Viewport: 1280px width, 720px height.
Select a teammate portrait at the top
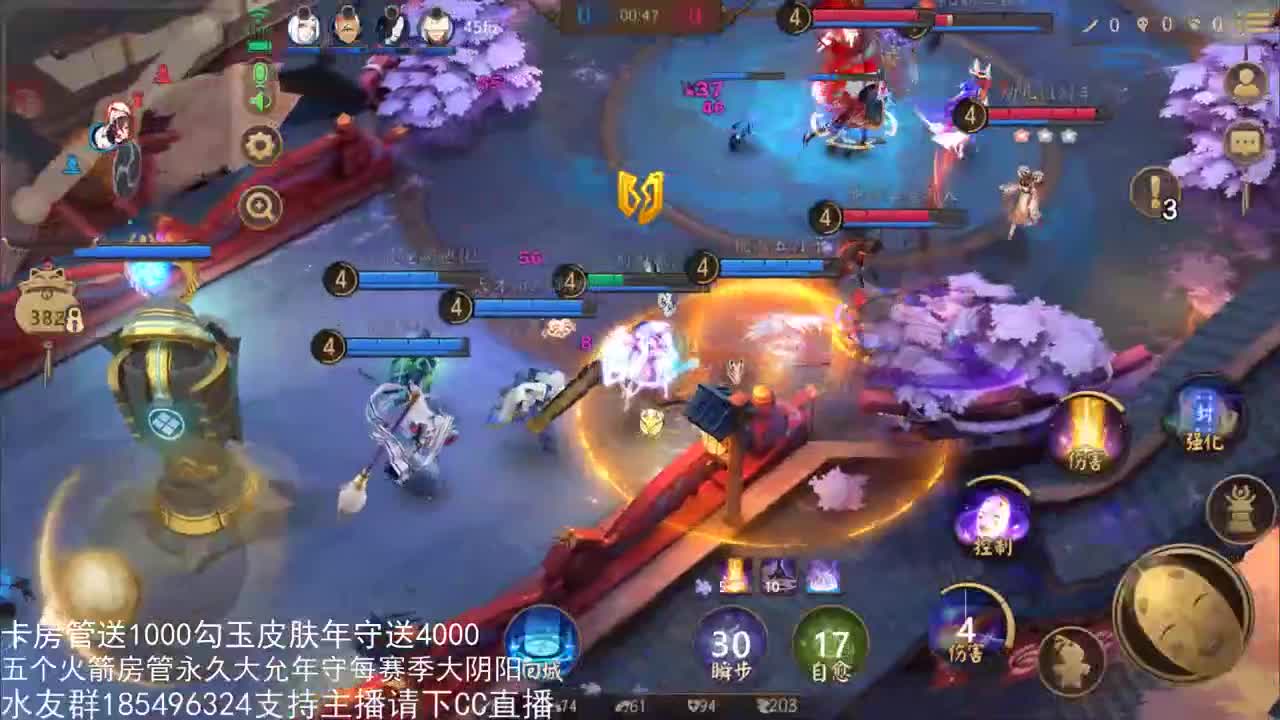pos(303,28)
